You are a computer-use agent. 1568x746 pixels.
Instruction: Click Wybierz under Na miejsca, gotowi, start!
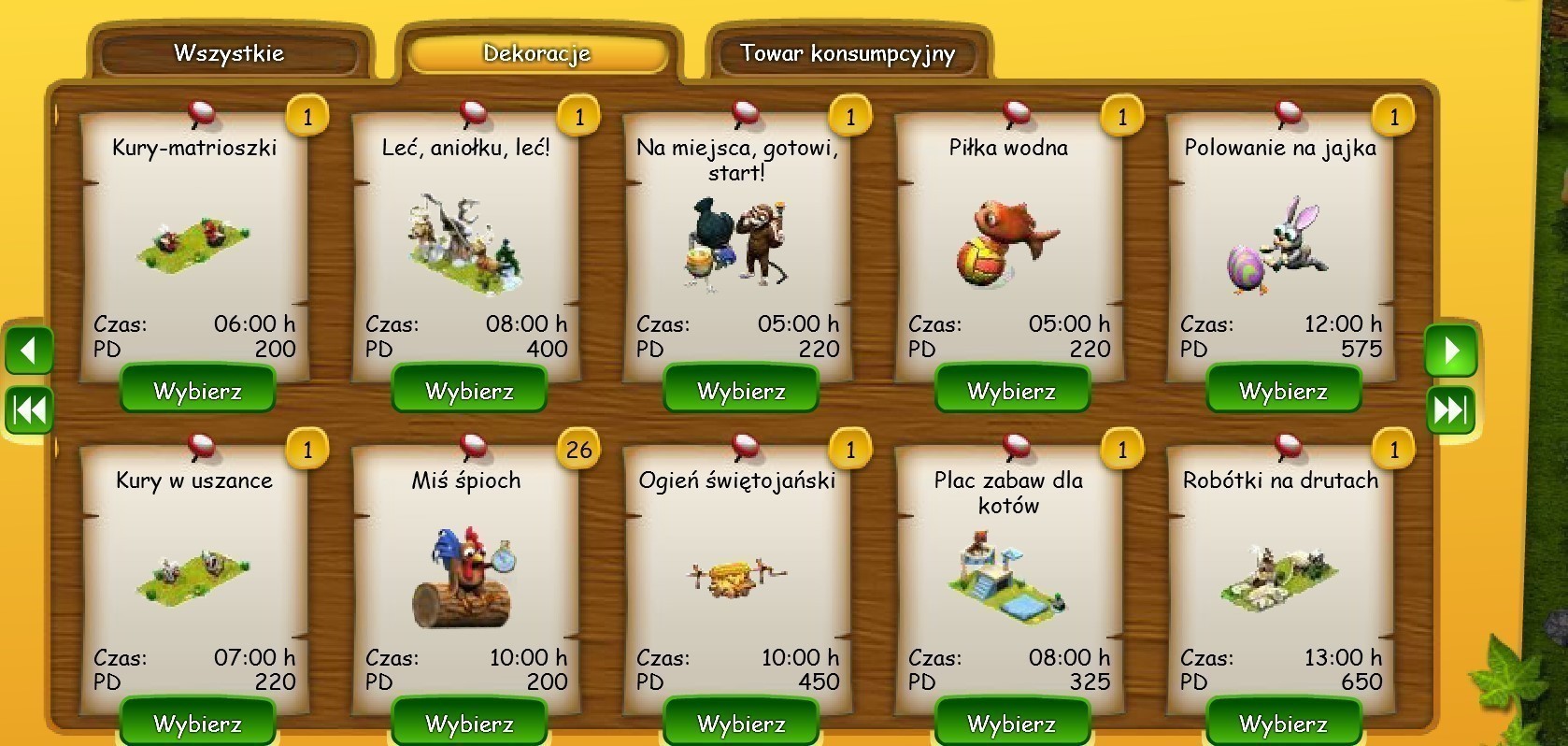(x=741, y=390)
